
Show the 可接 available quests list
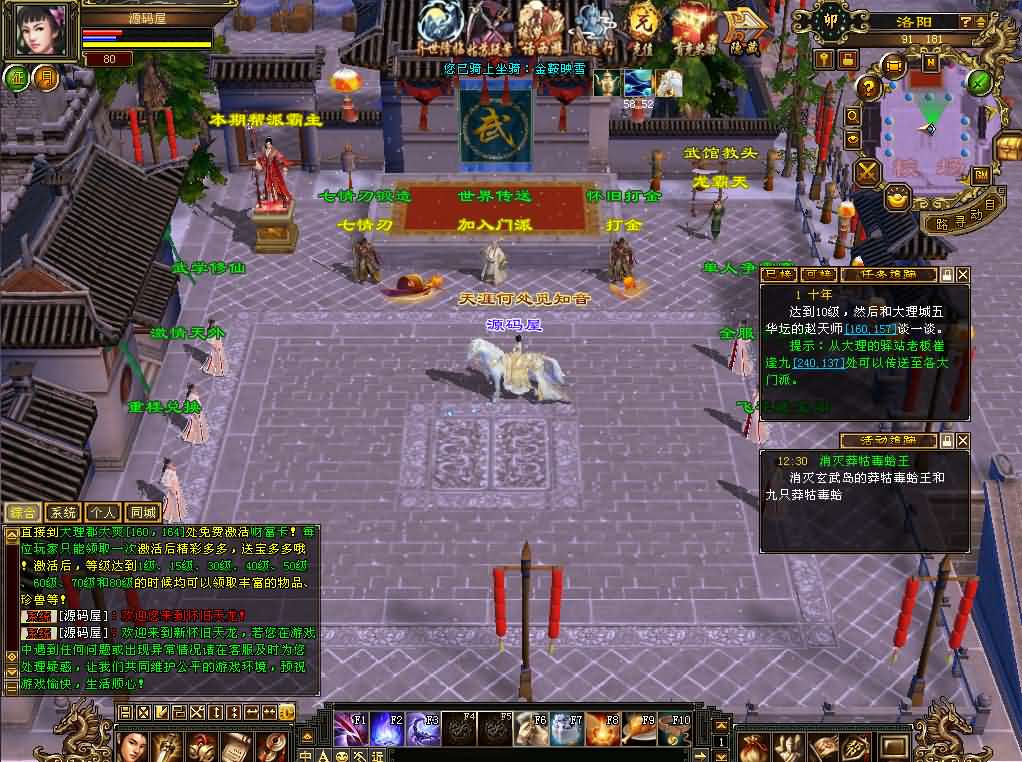point(818,274)
